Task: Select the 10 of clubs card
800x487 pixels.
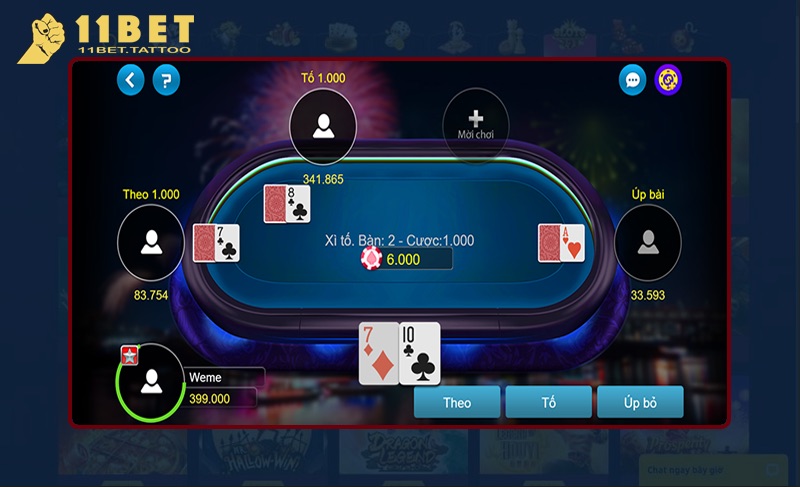Action: (x=421, y=353)
